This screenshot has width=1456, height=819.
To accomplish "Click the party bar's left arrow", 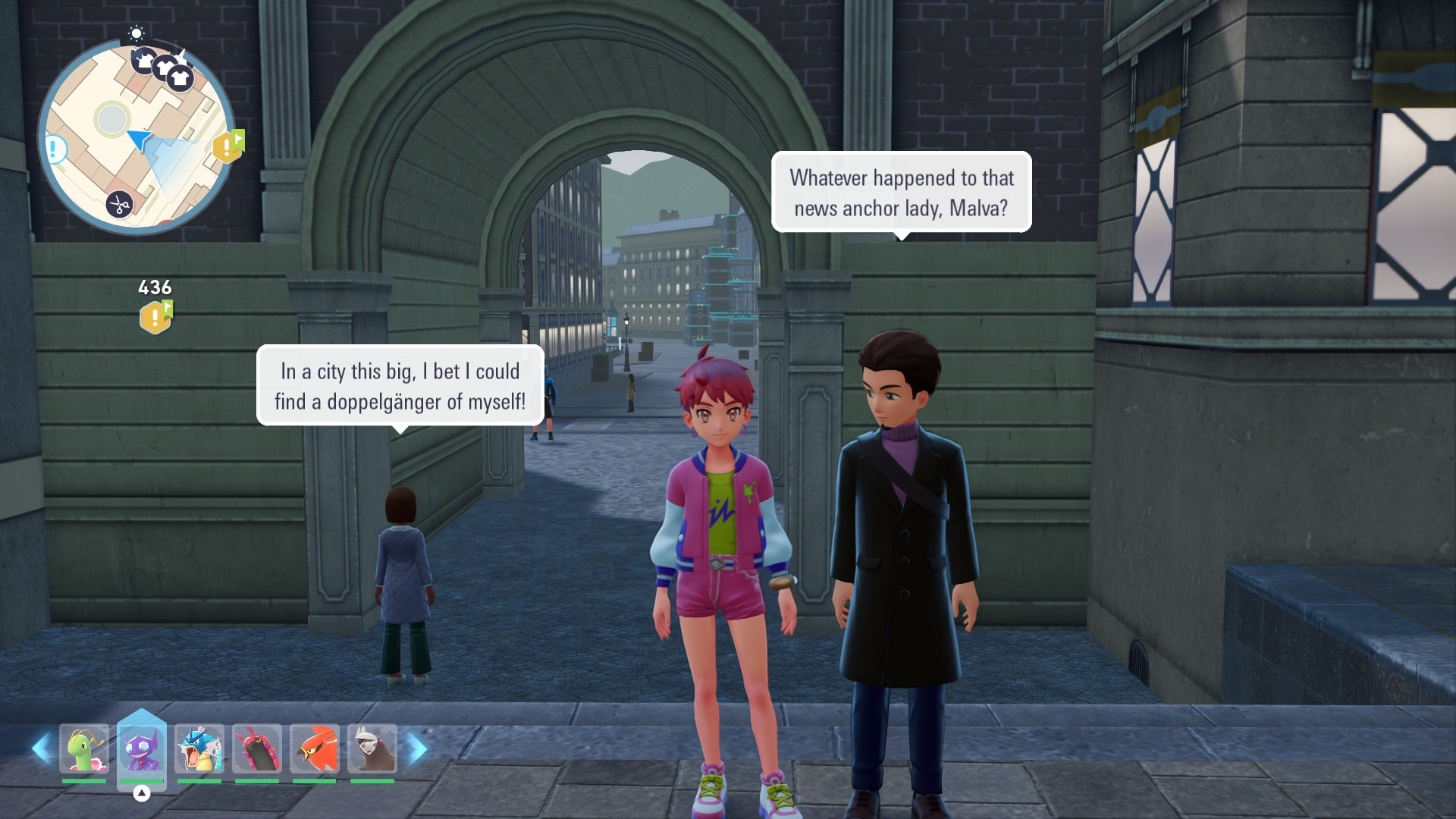I will tap(42, 749).
